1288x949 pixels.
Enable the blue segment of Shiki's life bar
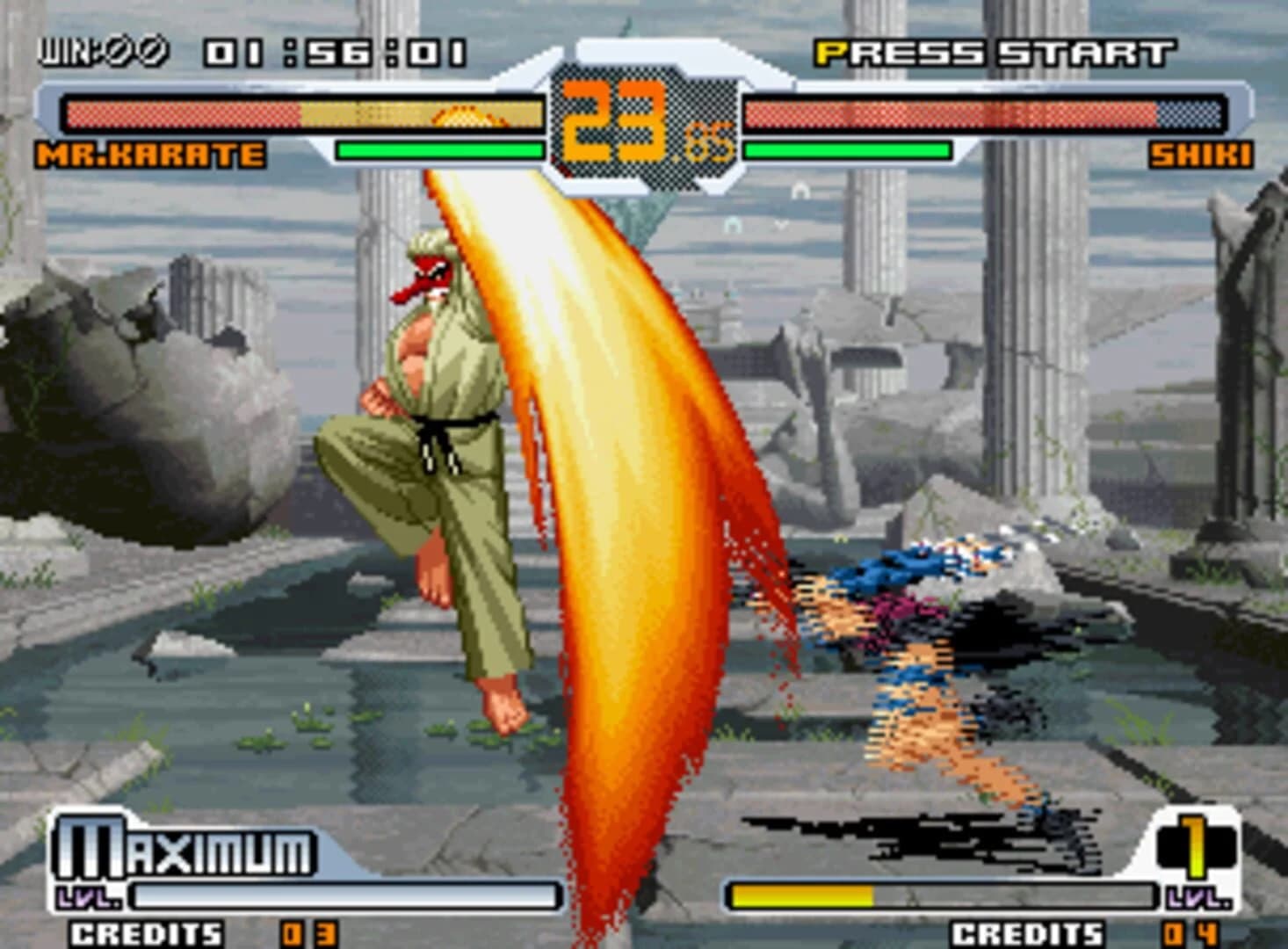[1190, 112]
